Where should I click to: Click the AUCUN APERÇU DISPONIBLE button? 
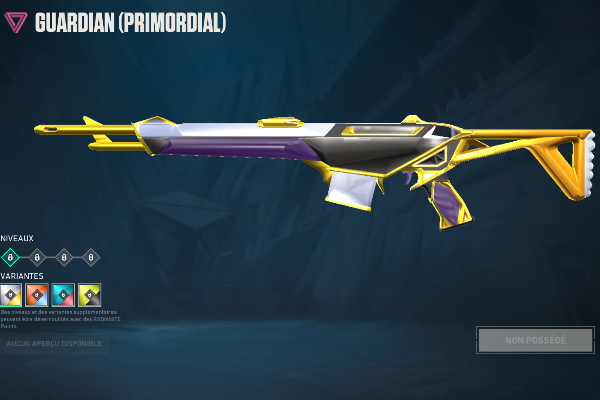54,343
